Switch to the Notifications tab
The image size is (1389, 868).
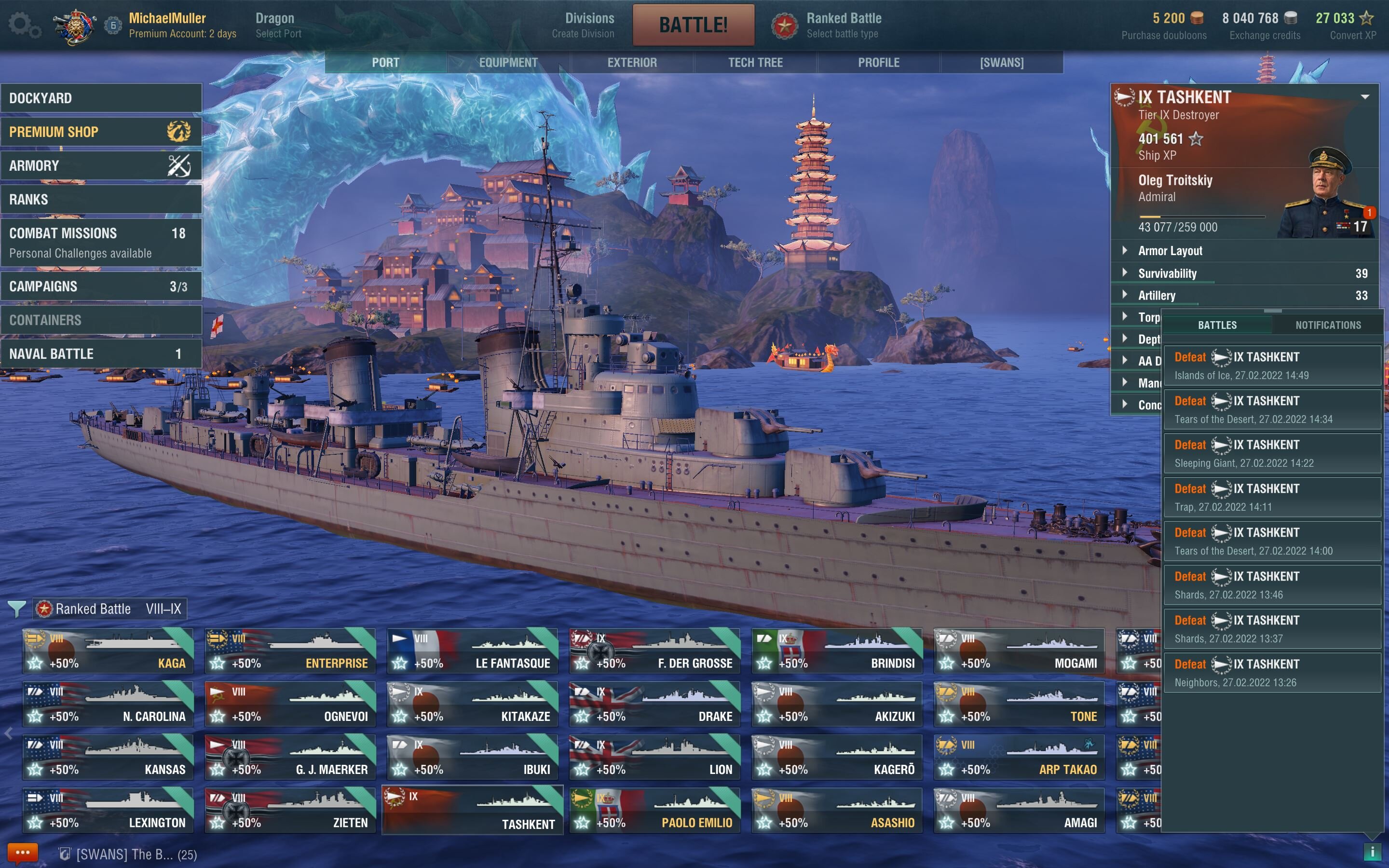click(x=1328, y=325)
